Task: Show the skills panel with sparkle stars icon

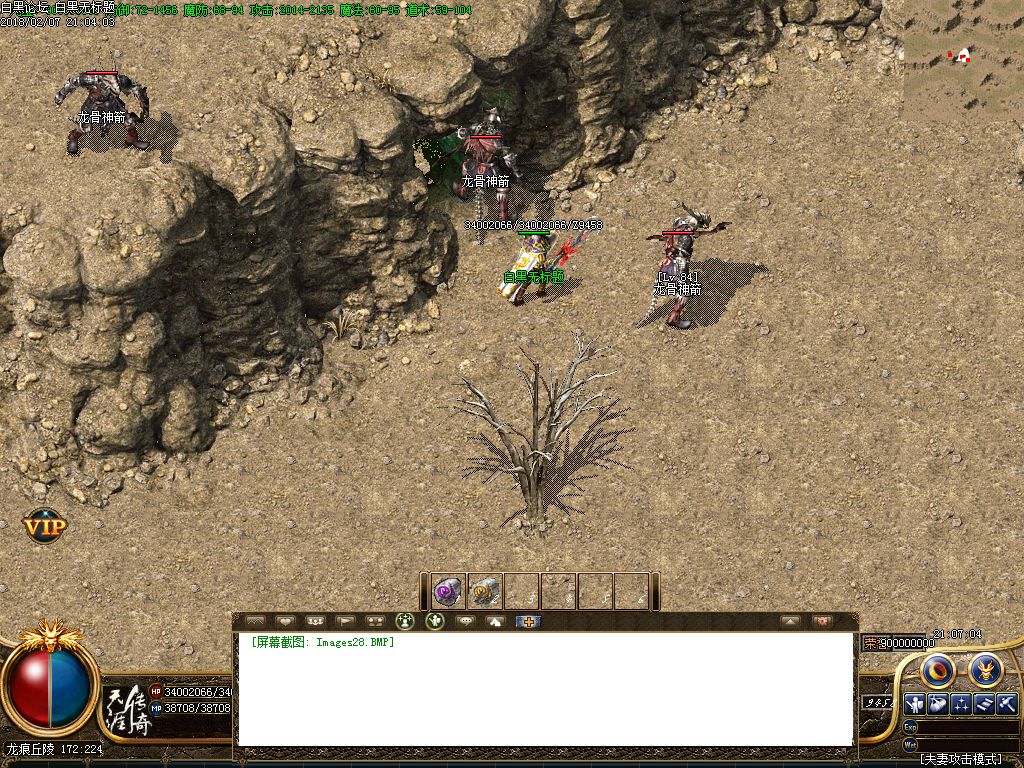Action: click(961, 704)
